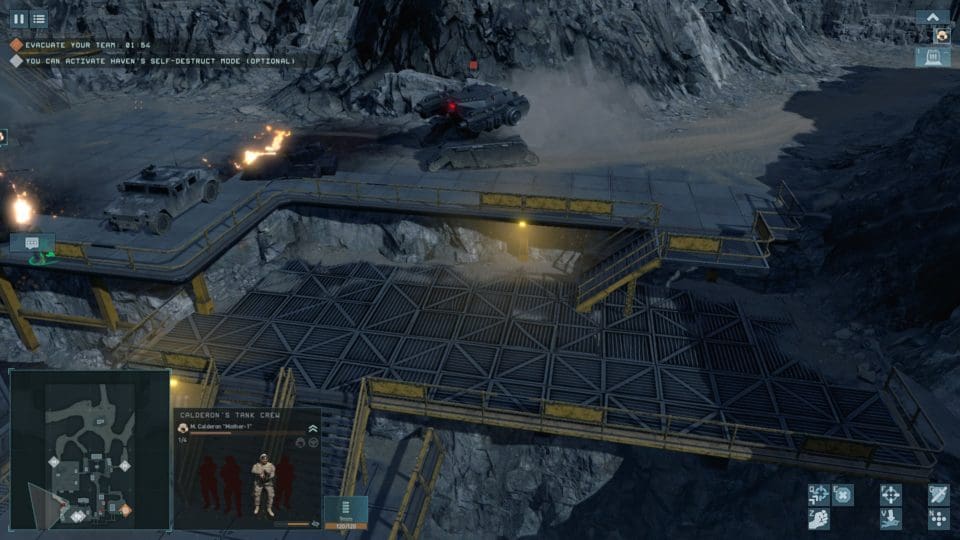Click the crew rank chevron icon
The height and width of the screenshot is (540, 960).
click(313, 427)
